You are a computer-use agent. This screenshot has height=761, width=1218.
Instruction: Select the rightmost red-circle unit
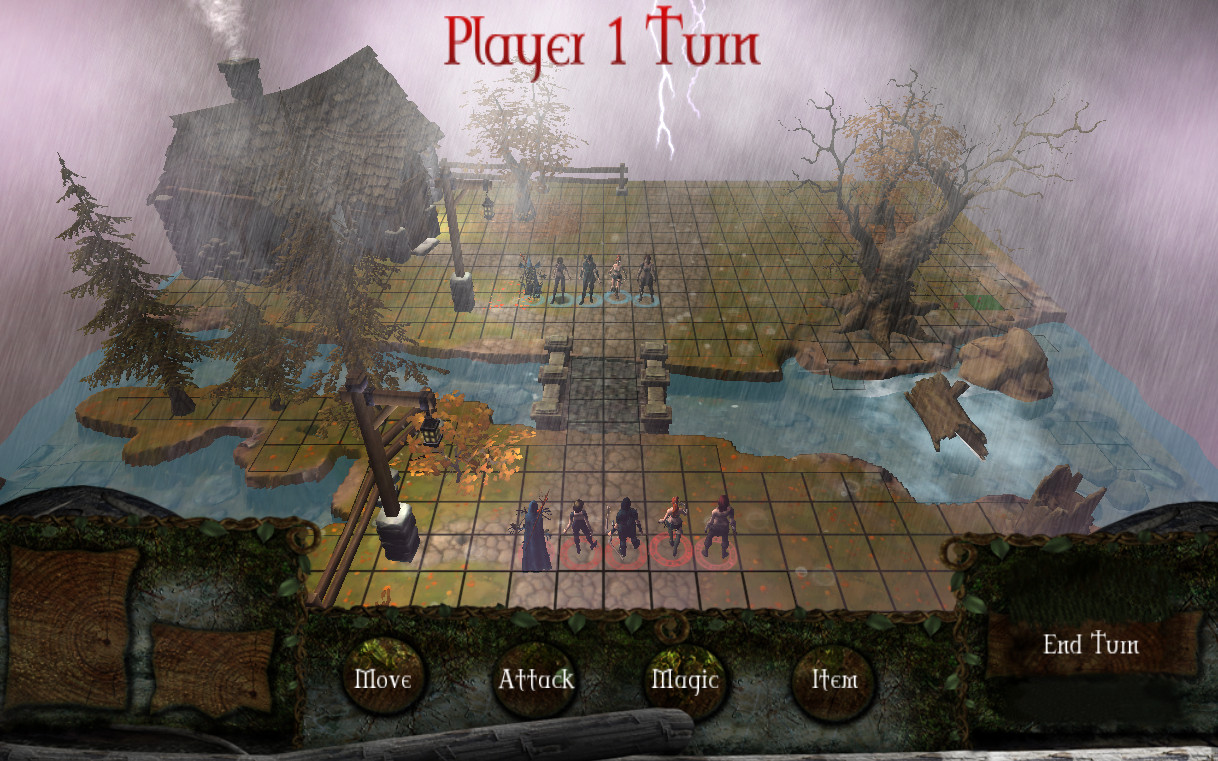click(716, 528)
